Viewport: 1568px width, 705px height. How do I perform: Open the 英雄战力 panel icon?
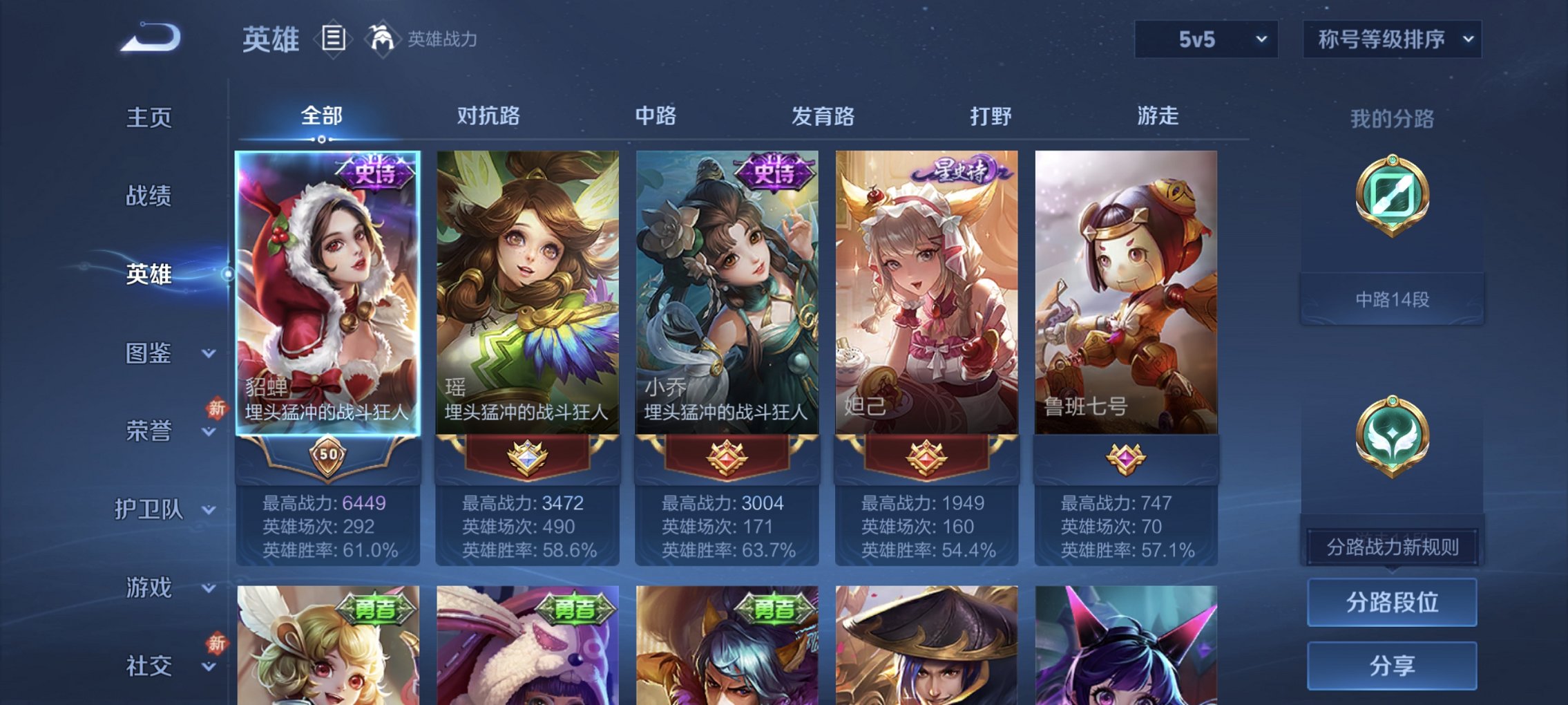point(382,38)
